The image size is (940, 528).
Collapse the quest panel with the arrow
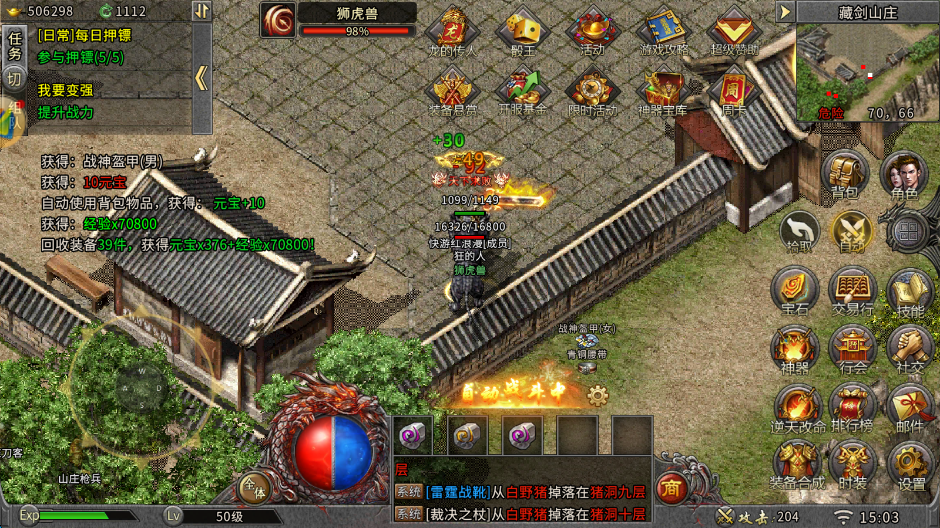(x=201, y=78)
